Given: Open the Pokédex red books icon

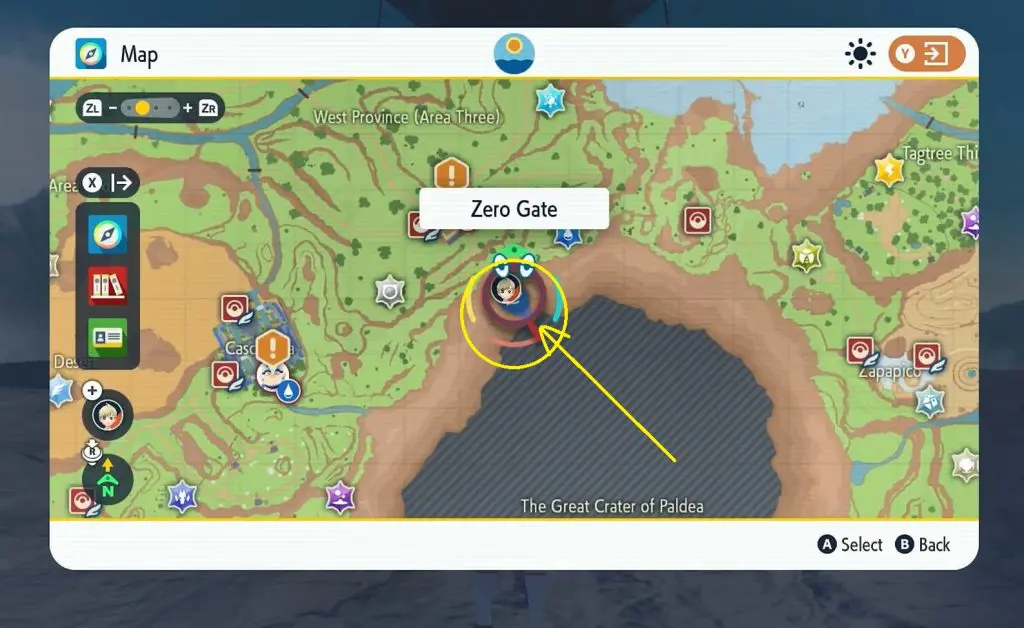Looking at the screenshot, I should point(107,285).
